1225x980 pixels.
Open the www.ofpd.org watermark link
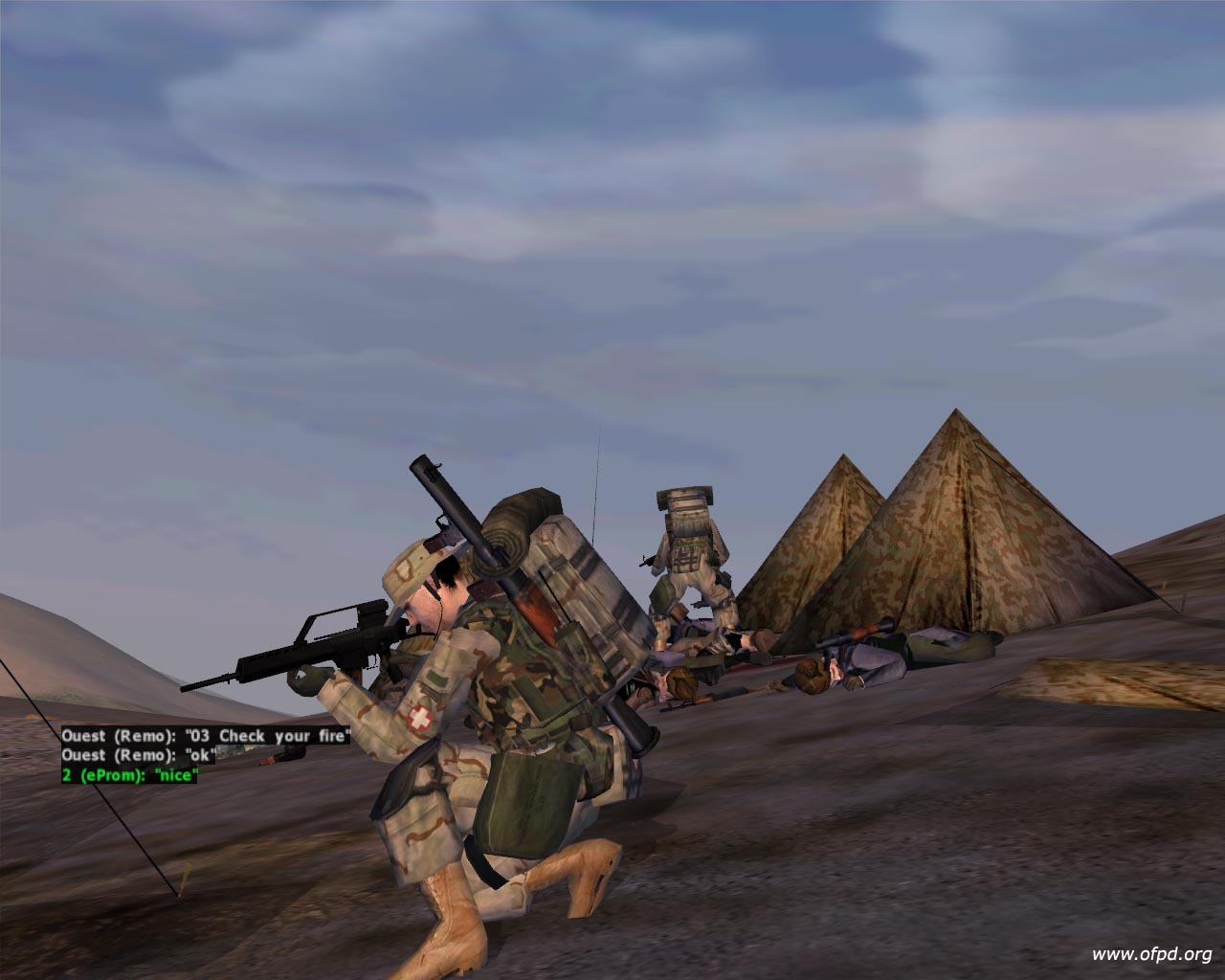pyautogui.click(x=1151, y=953)
